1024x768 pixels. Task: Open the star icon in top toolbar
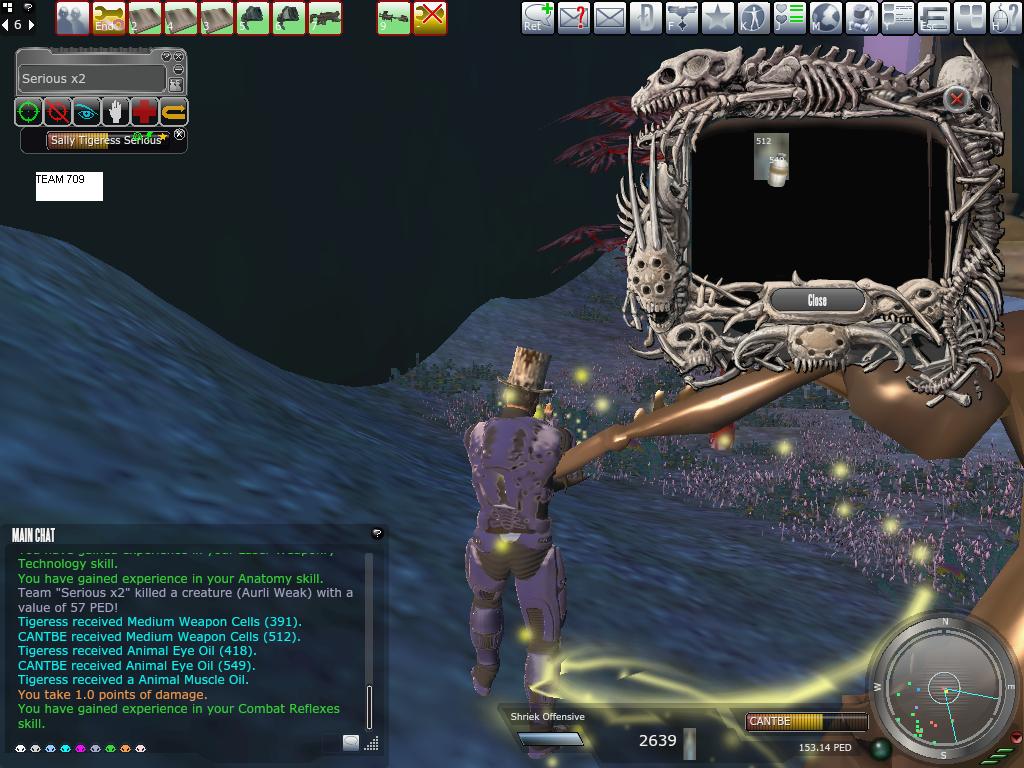pos(717,18)
